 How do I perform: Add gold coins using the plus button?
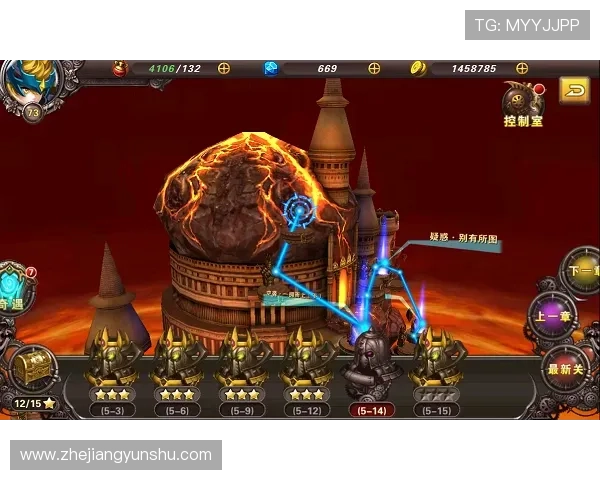[532, 68]
